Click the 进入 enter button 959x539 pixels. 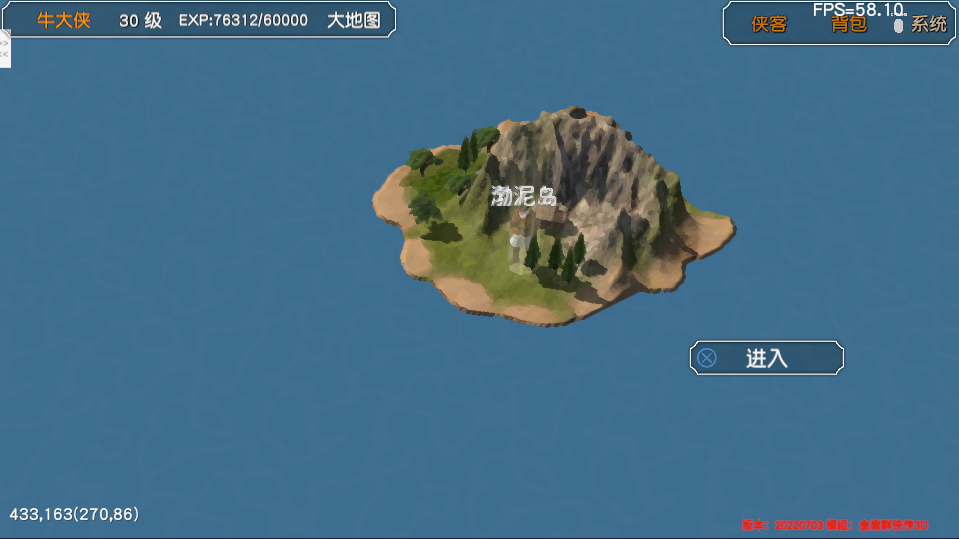coord(767,358)
